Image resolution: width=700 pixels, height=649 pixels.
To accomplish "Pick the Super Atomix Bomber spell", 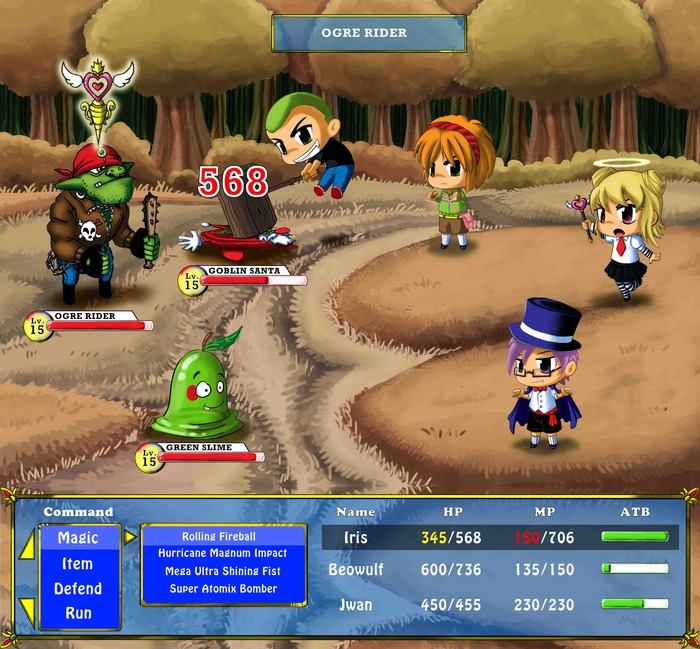I will coord(222,590).
